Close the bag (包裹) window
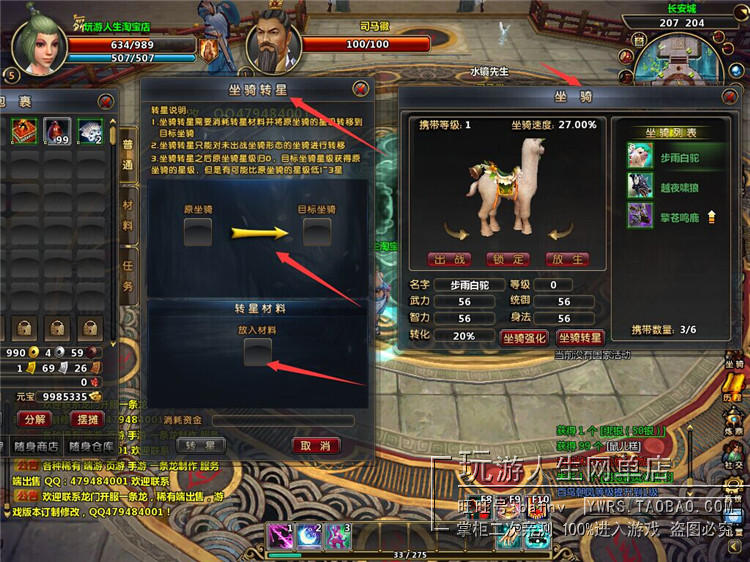 click(105, 98)
